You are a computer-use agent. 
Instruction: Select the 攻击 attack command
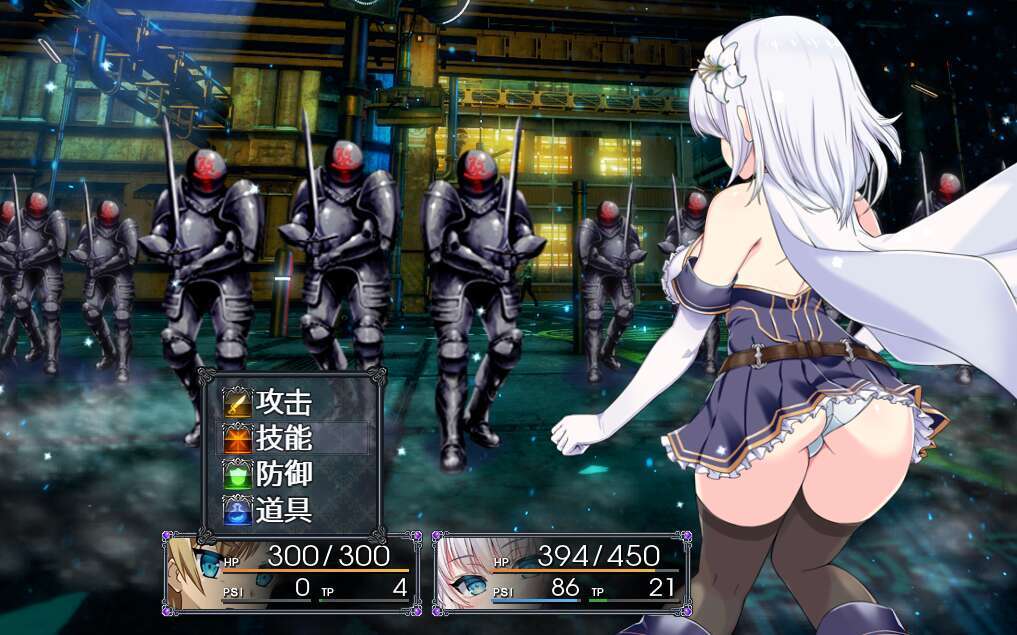(284, 402)
